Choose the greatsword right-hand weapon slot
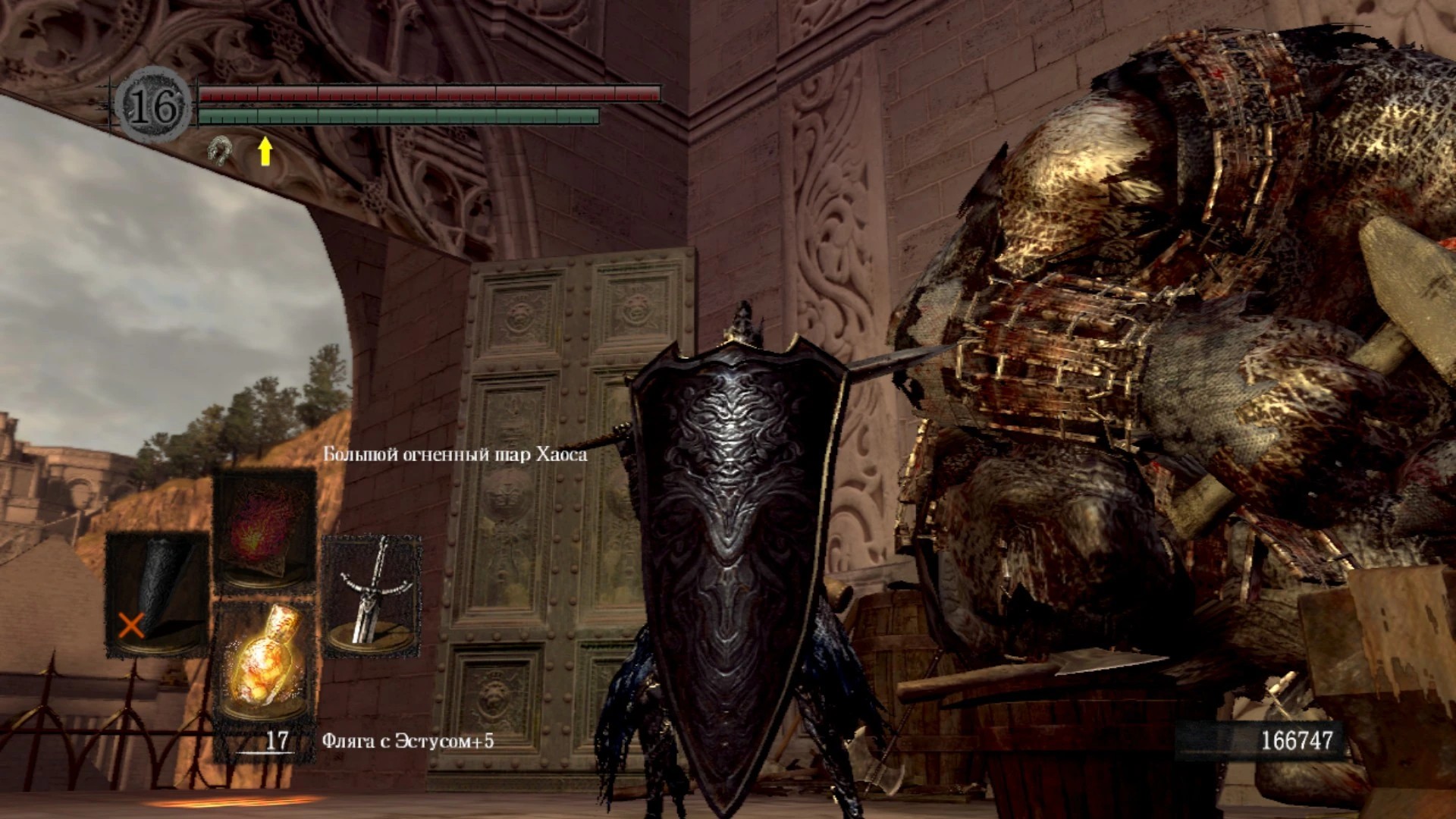The width and height of the screenshot is (1456, 819). [372, 595]
